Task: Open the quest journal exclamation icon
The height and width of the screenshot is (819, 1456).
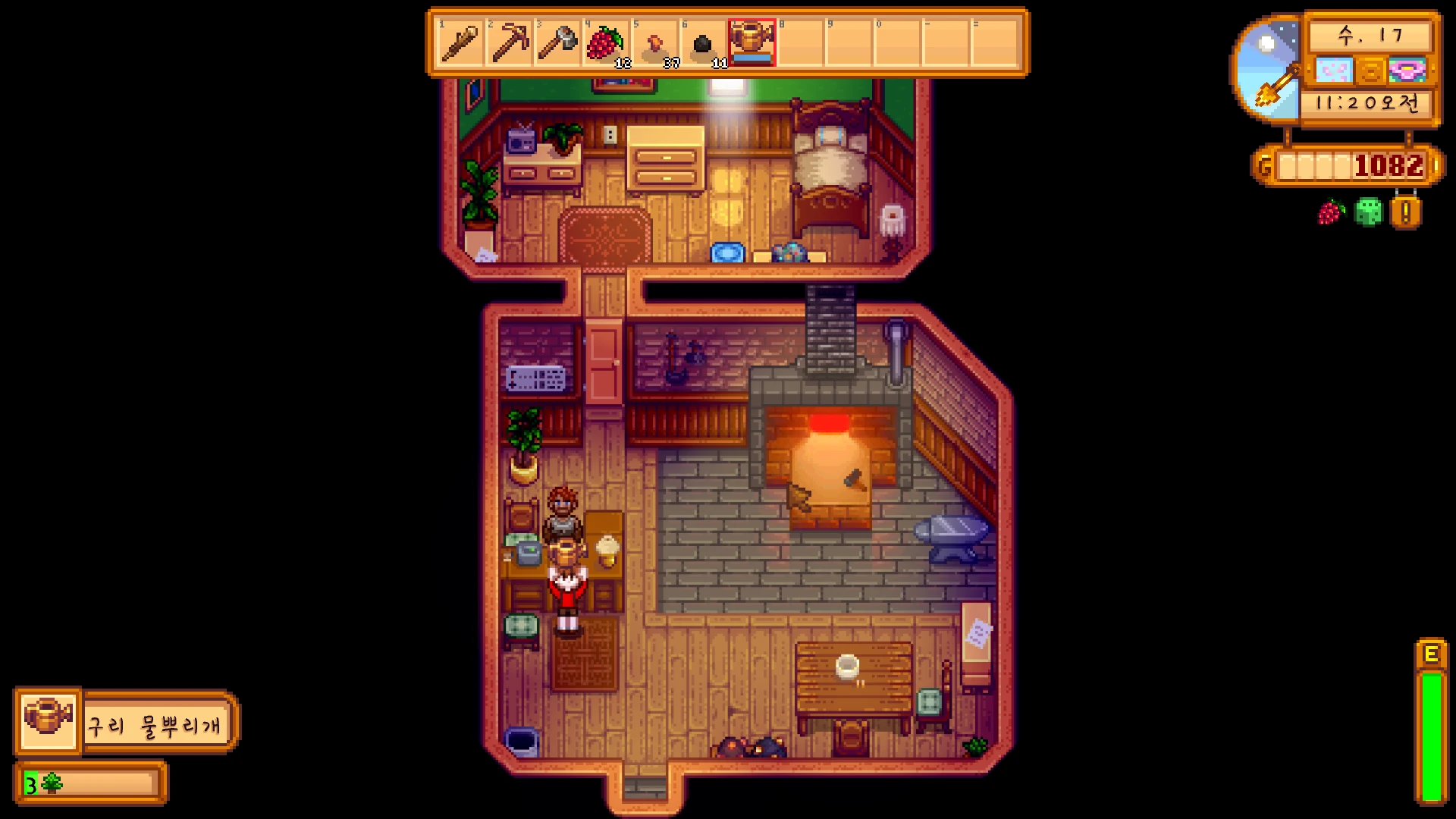Action: (1405, 213)
